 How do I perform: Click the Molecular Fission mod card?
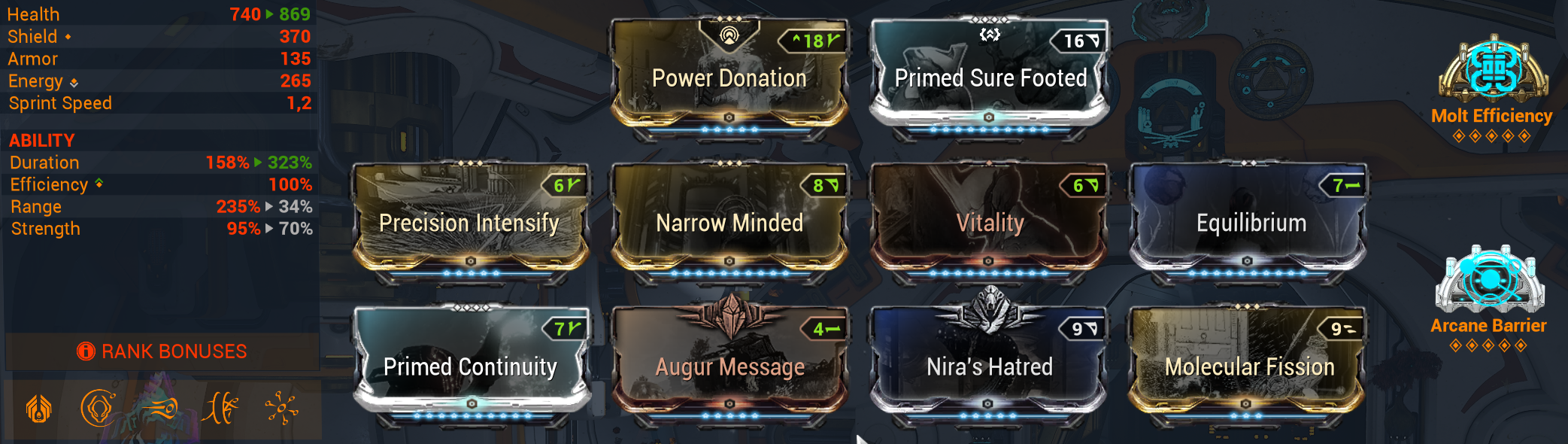click(x=1249, y=366)
